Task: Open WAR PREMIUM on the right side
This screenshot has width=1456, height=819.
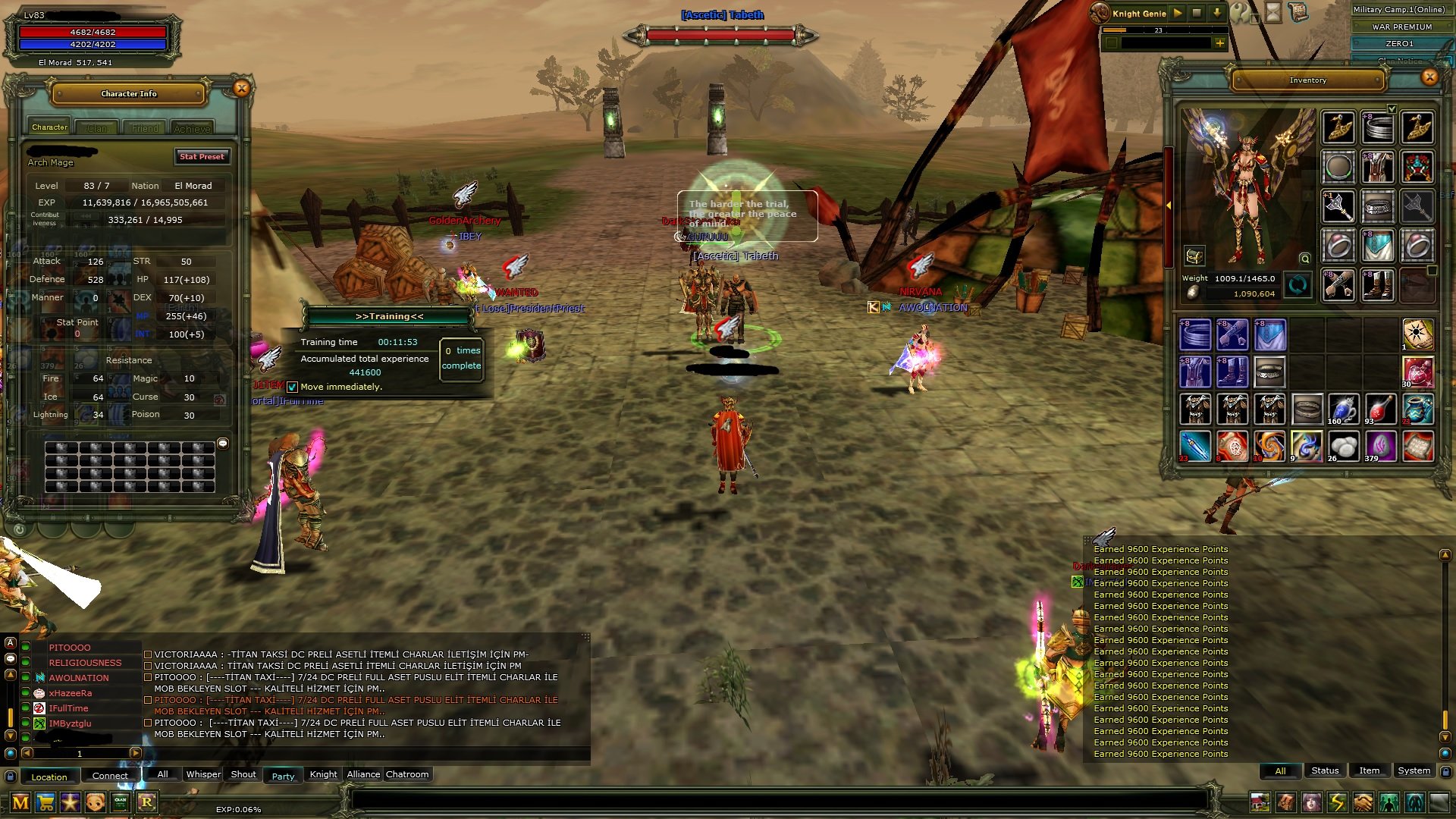Action: (1403, 27)
